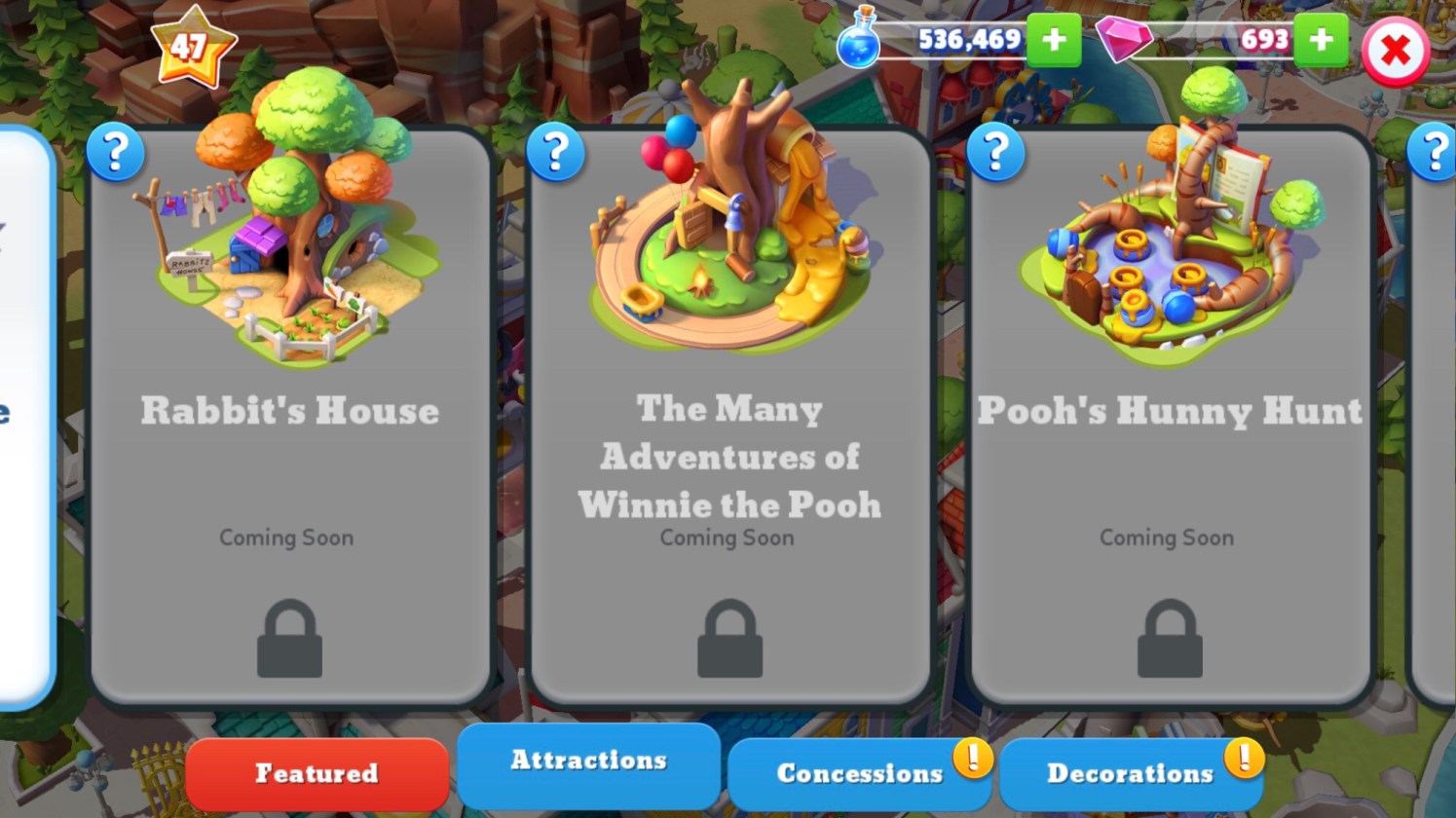This screenshot has height=818, width=1456.
Task: Show info for Many Adventures of Winnie the Pooh
Action: point(555,152)
